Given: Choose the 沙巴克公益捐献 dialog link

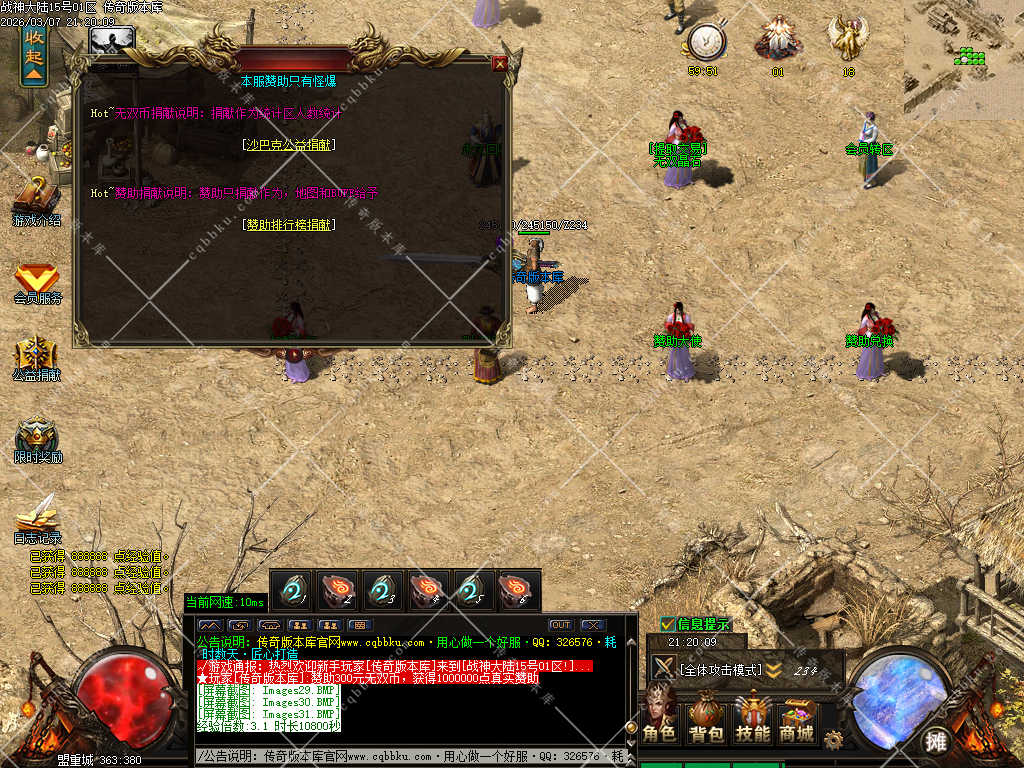Looking at the screenshot, I should [289, 145].
